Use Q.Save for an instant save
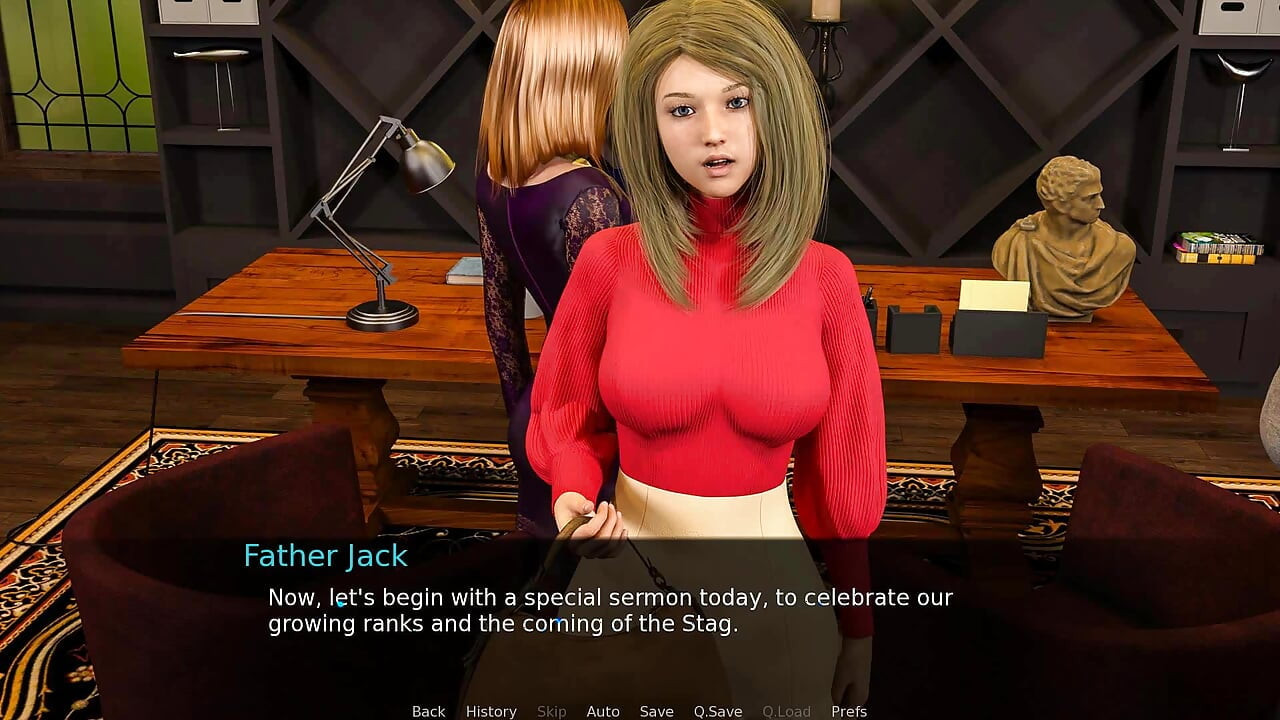Screen dimensions: 1280x720 click(718, 711)
